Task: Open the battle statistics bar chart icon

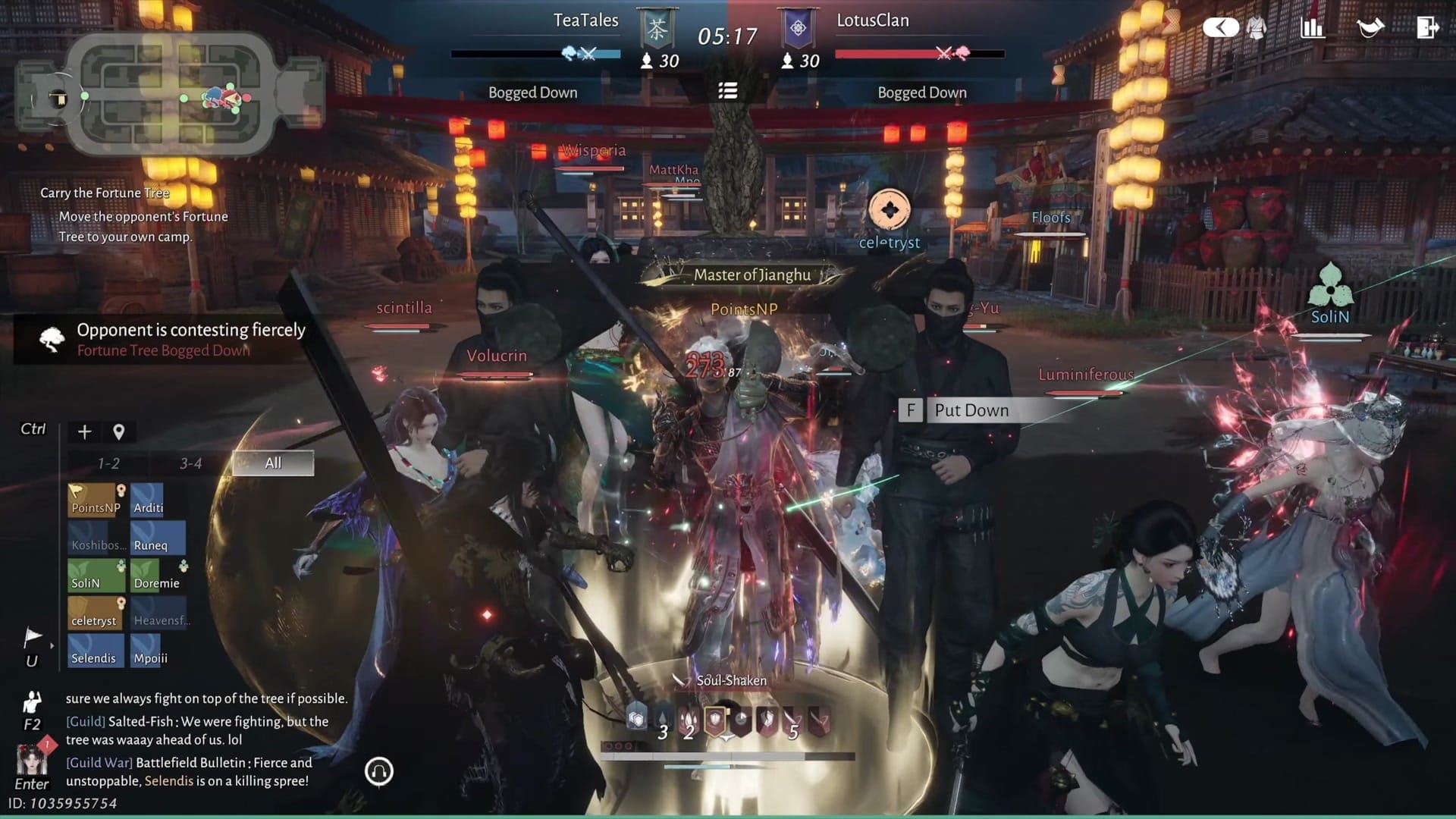Action: (x=1313, y=27)
